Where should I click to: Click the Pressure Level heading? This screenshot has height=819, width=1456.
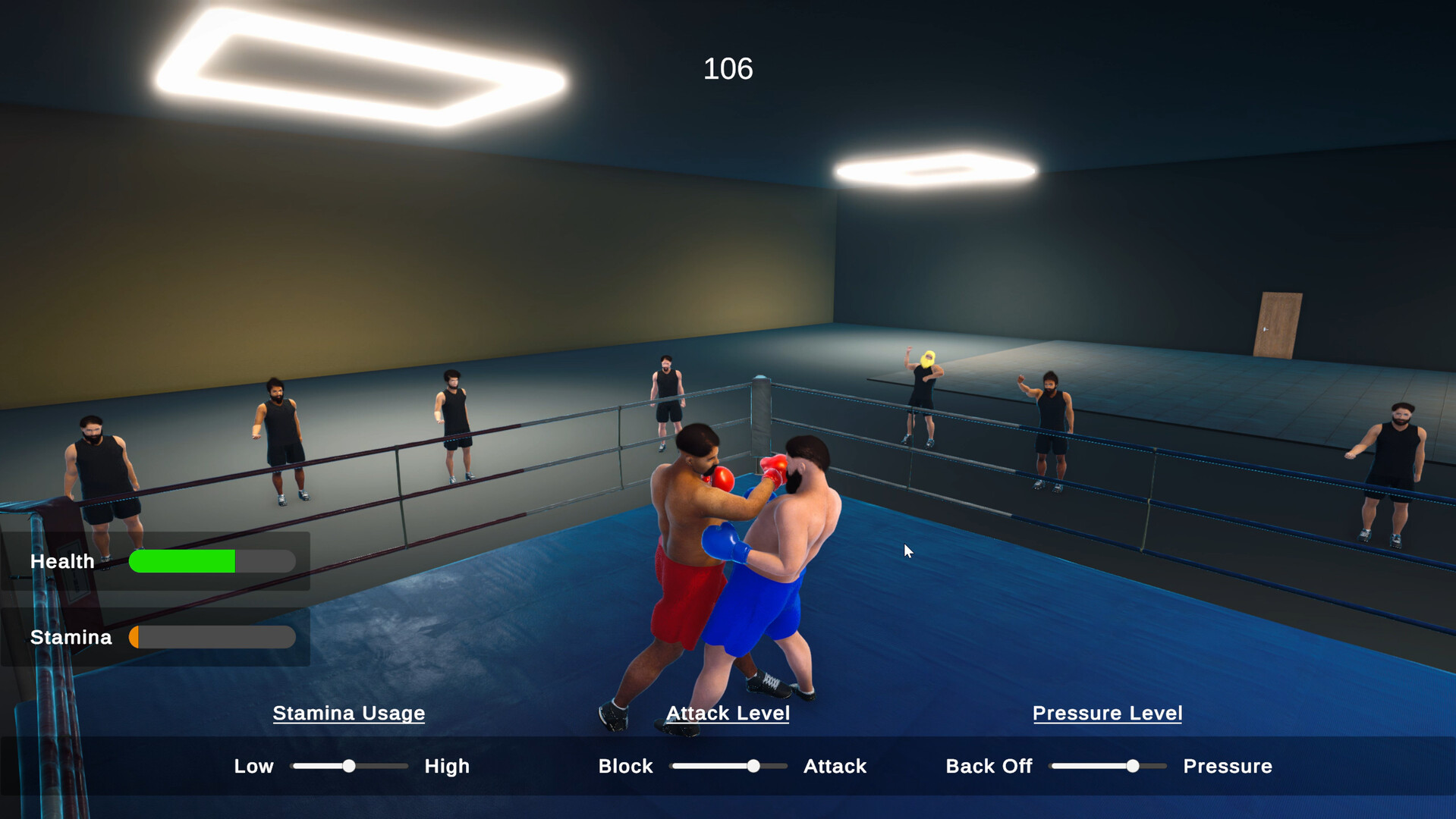1107,713
